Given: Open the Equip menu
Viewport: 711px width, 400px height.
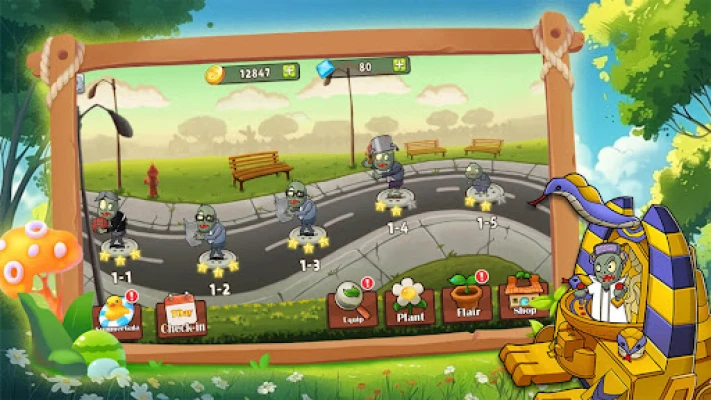Looking at the screenshot, I should pos(352,303).
